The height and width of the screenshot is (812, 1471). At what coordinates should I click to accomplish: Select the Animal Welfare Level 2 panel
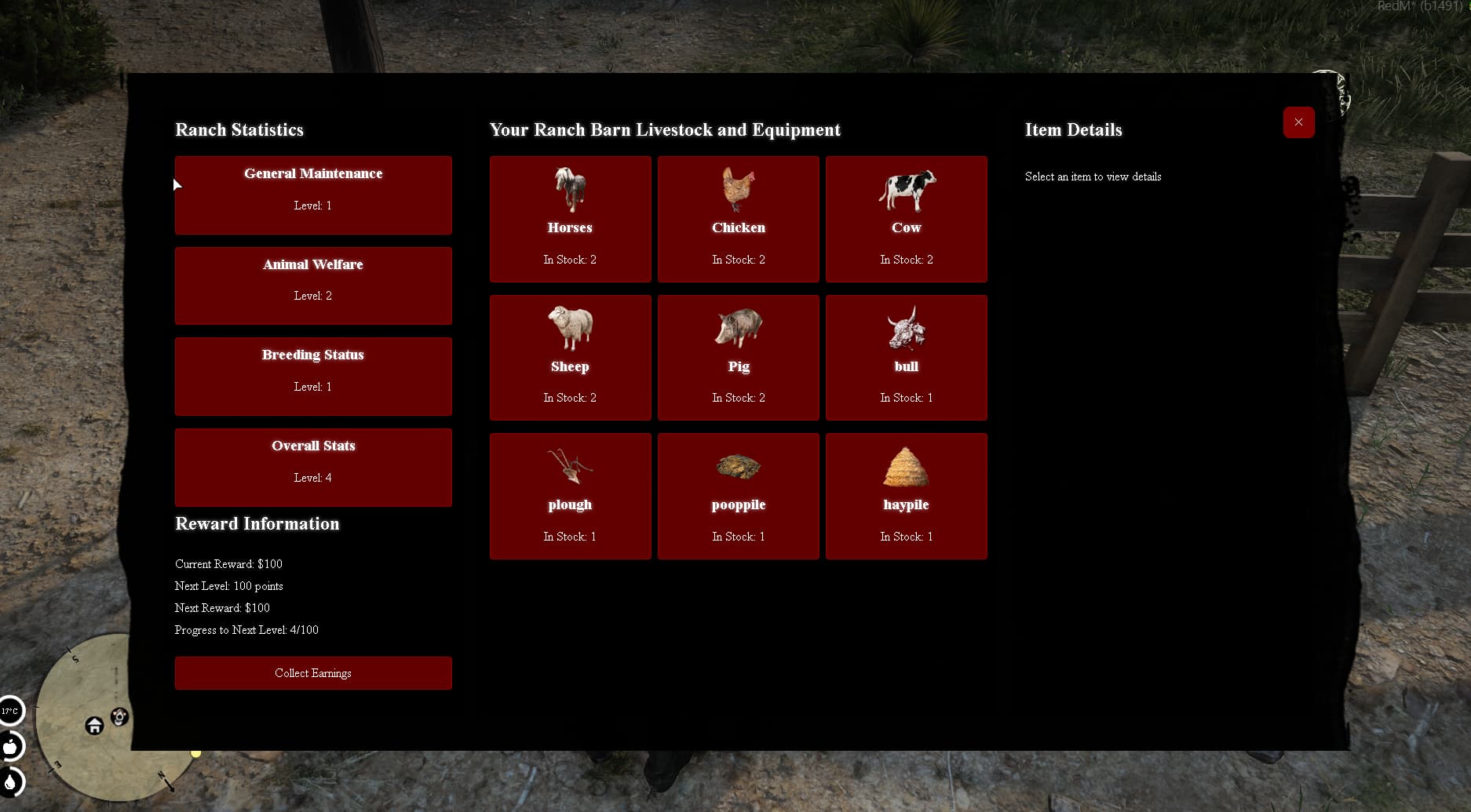313,286
